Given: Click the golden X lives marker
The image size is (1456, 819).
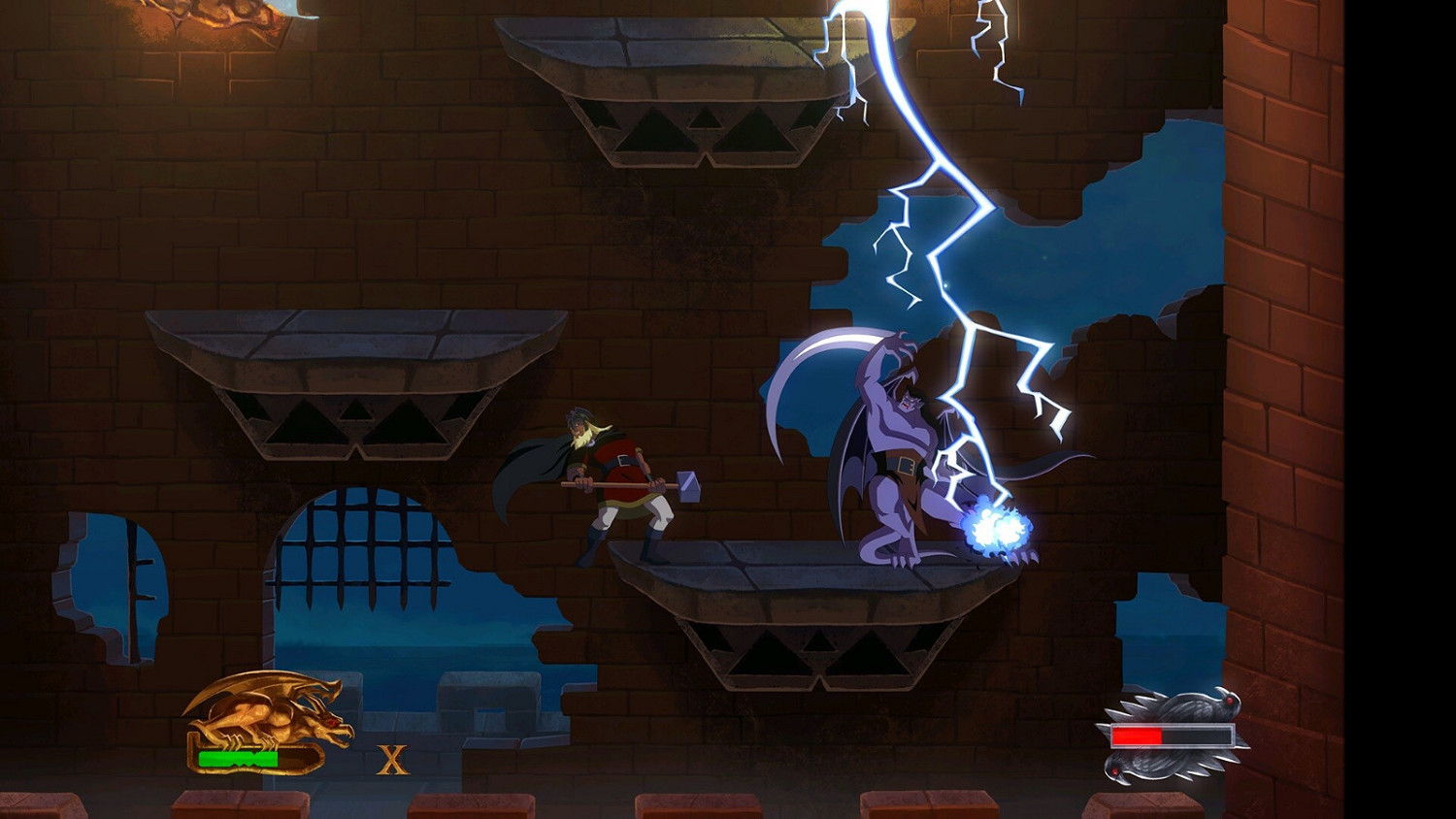Looking at the screenshot, I should (x=392, y=758).
